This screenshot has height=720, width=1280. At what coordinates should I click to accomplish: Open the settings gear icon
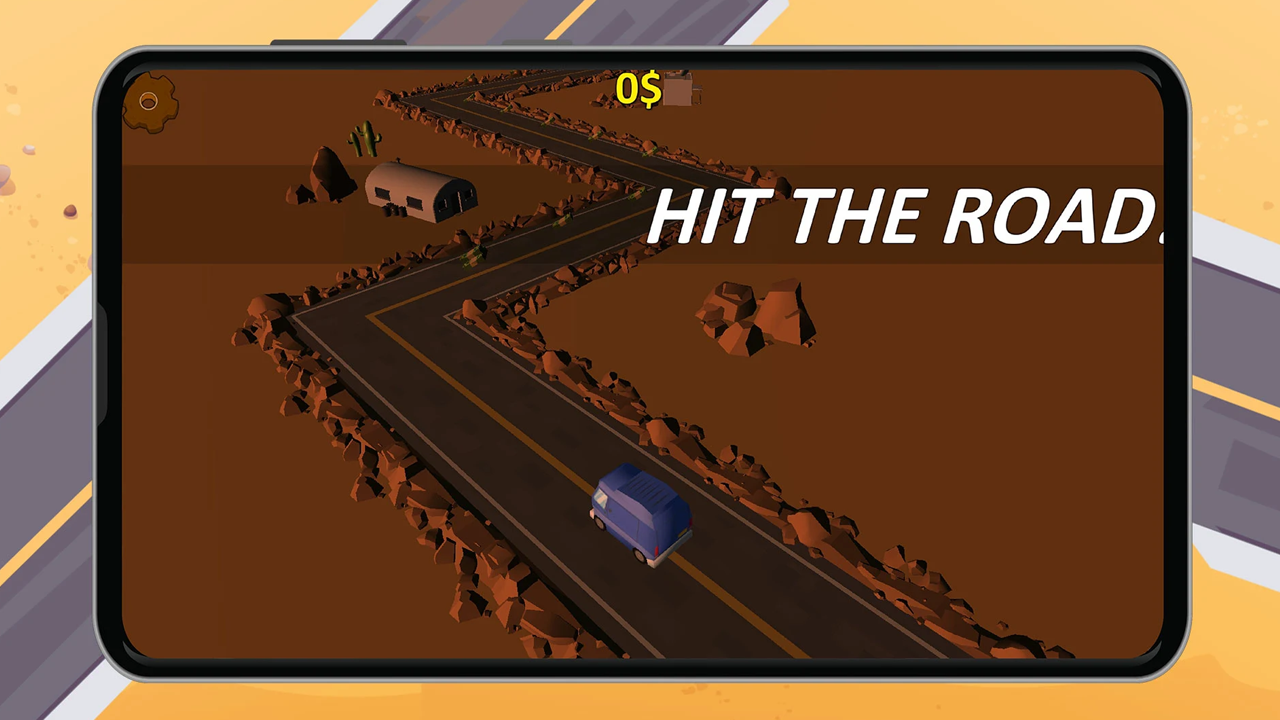point(148,103)
